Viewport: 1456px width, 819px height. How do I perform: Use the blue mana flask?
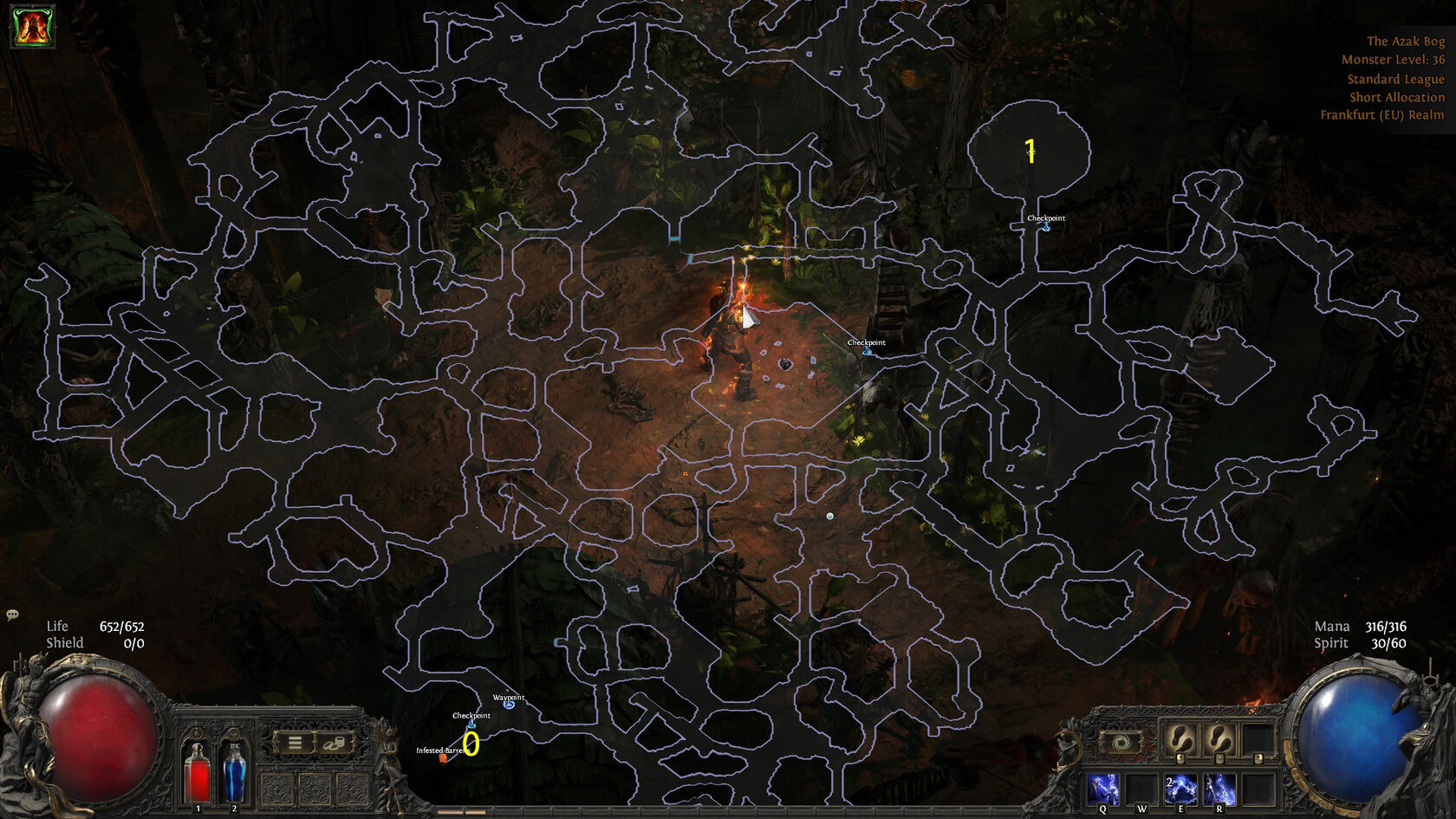click(234, 773)
